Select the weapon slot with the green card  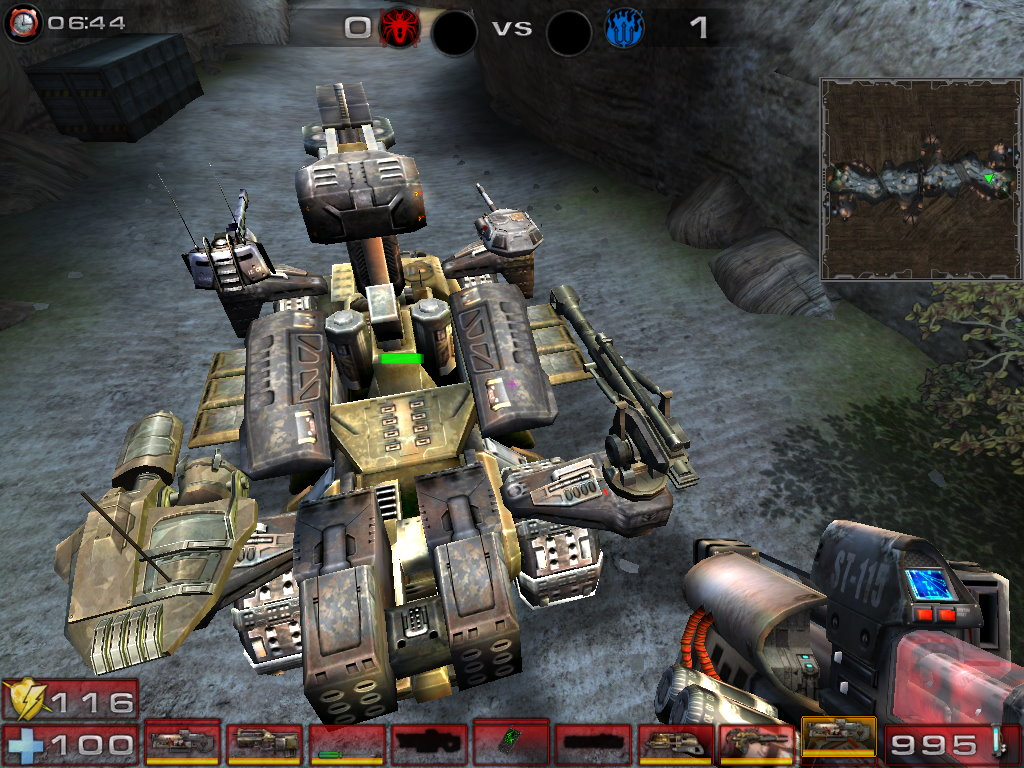510,741
